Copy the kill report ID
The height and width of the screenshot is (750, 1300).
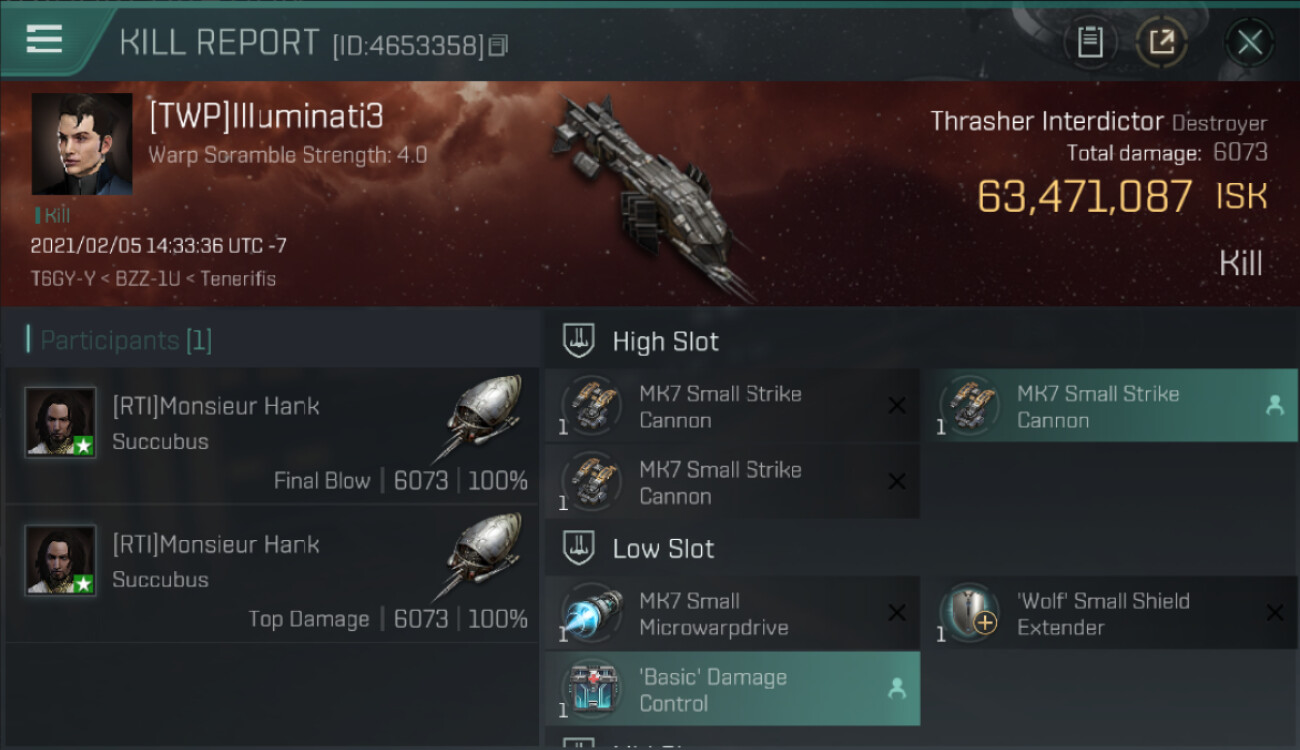pyautogui.click(x=498, y=45)
